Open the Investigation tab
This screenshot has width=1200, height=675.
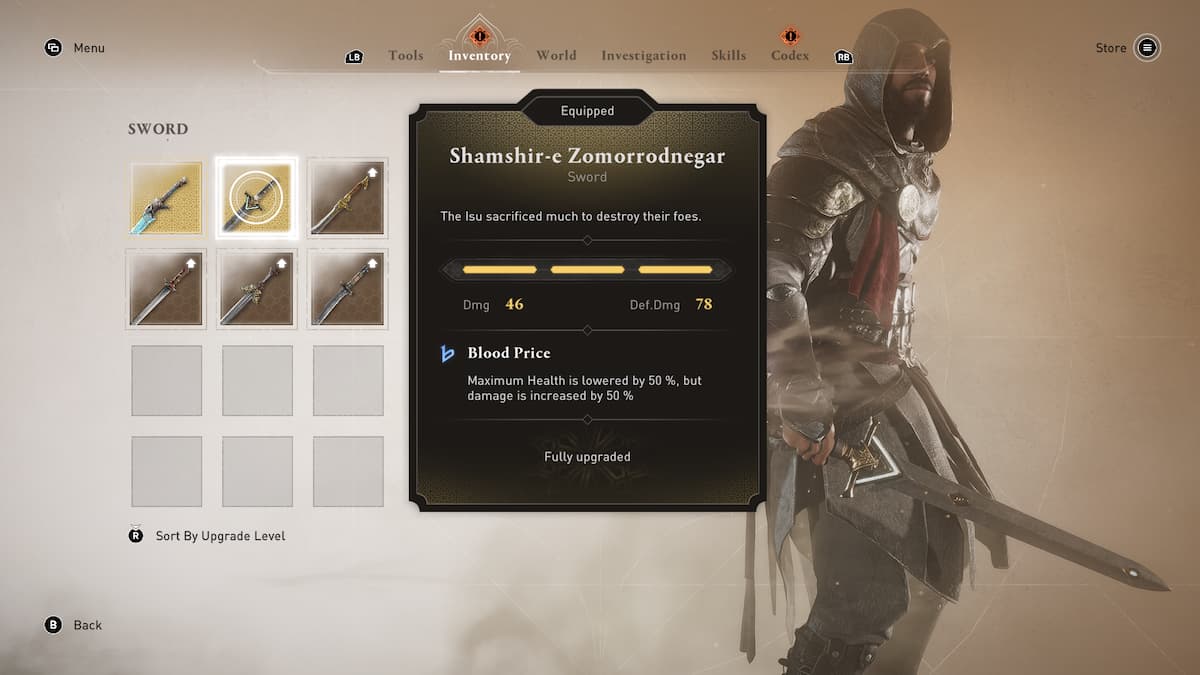pos(643,56)
